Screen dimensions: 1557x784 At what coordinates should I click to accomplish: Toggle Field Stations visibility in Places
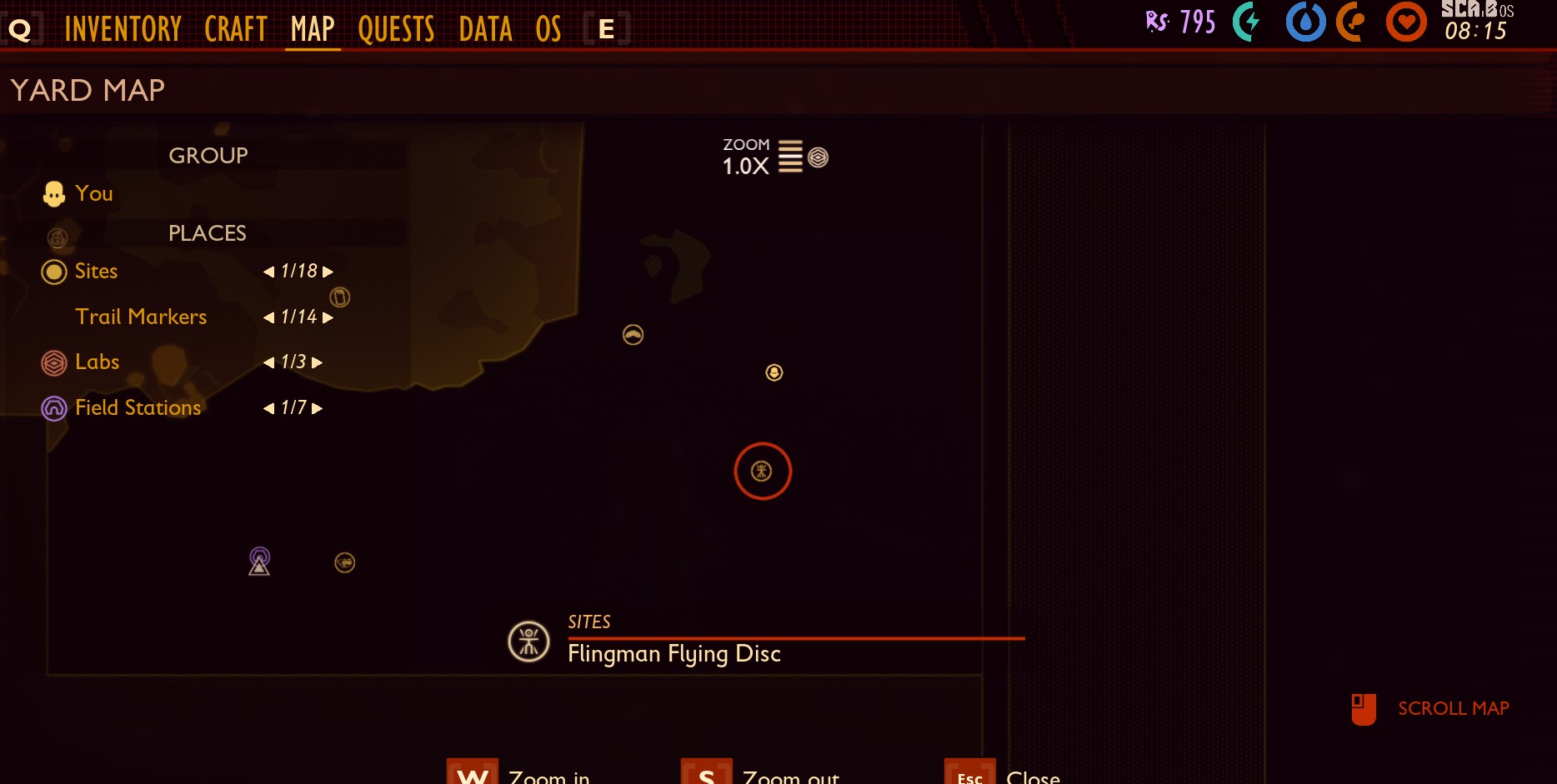(x=53, y=407)
